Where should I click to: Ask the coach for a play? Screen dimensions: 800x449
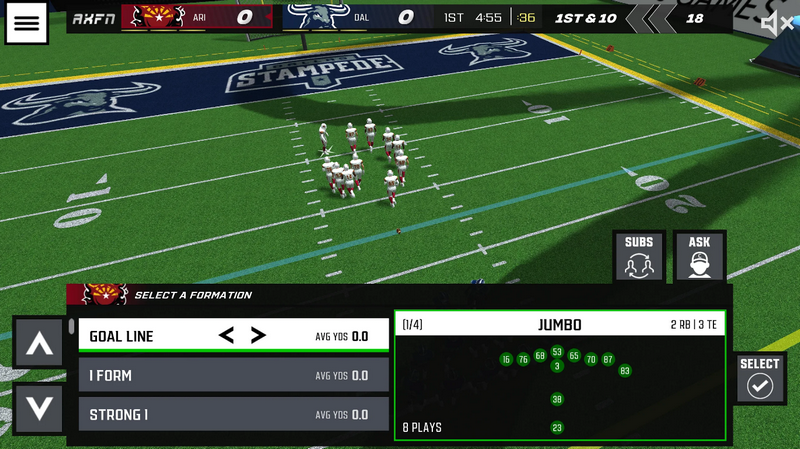click(699, 257)
